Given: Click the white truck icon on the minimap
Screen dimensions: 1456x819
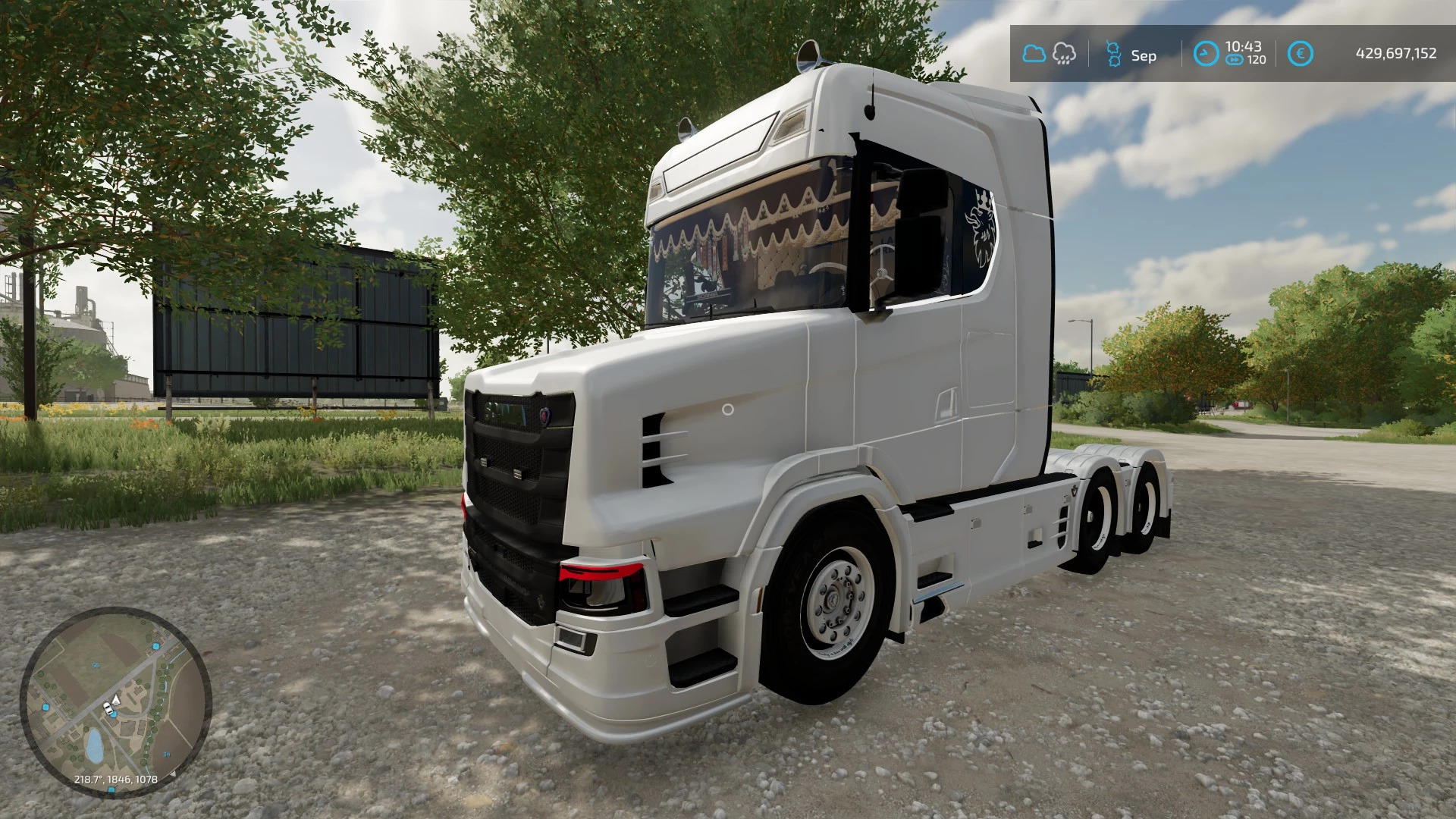Looking at the screenshot, I should click(108, 708).
